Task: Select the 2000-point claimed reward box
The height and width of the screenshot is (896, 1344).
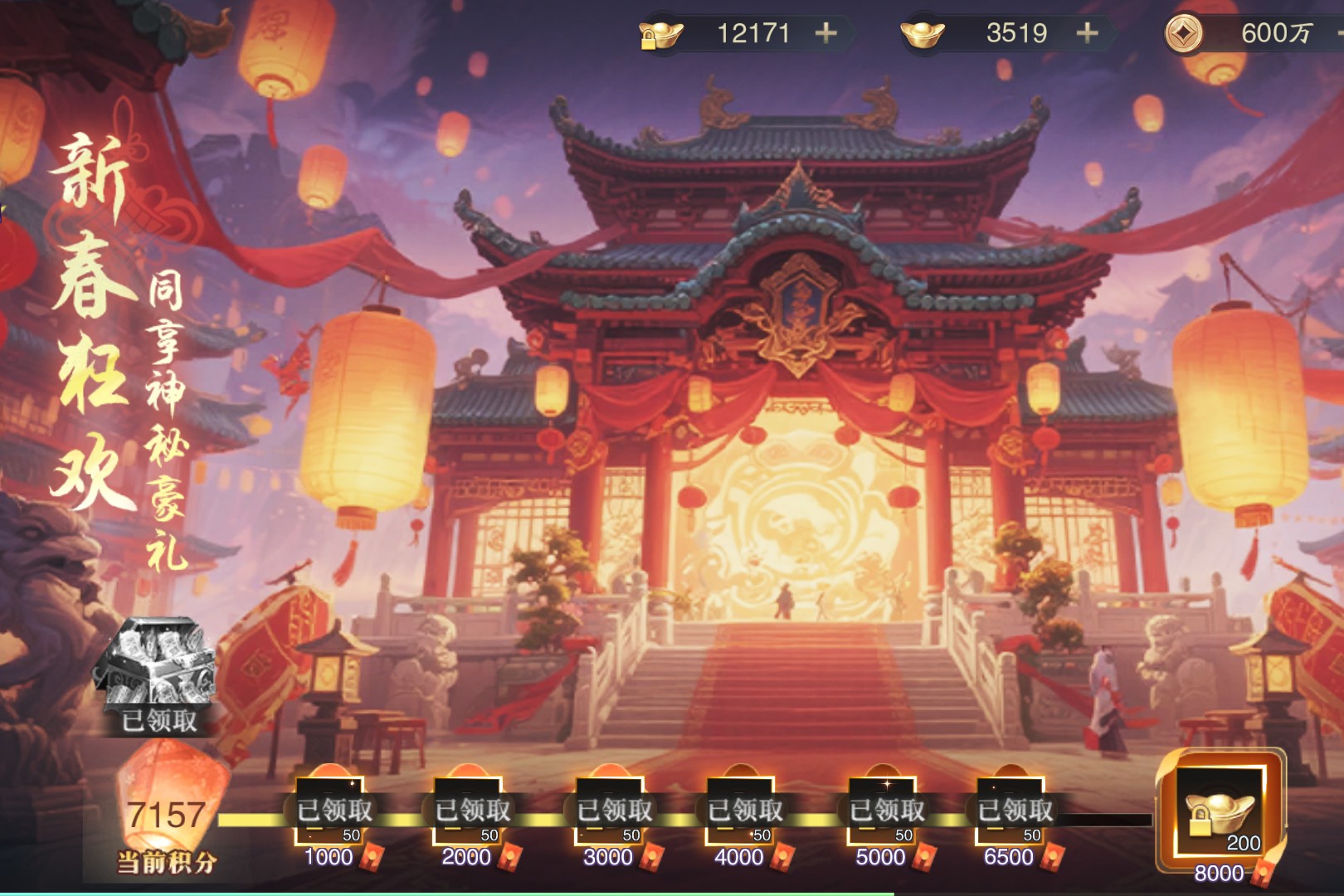Action: click(470, 811)
